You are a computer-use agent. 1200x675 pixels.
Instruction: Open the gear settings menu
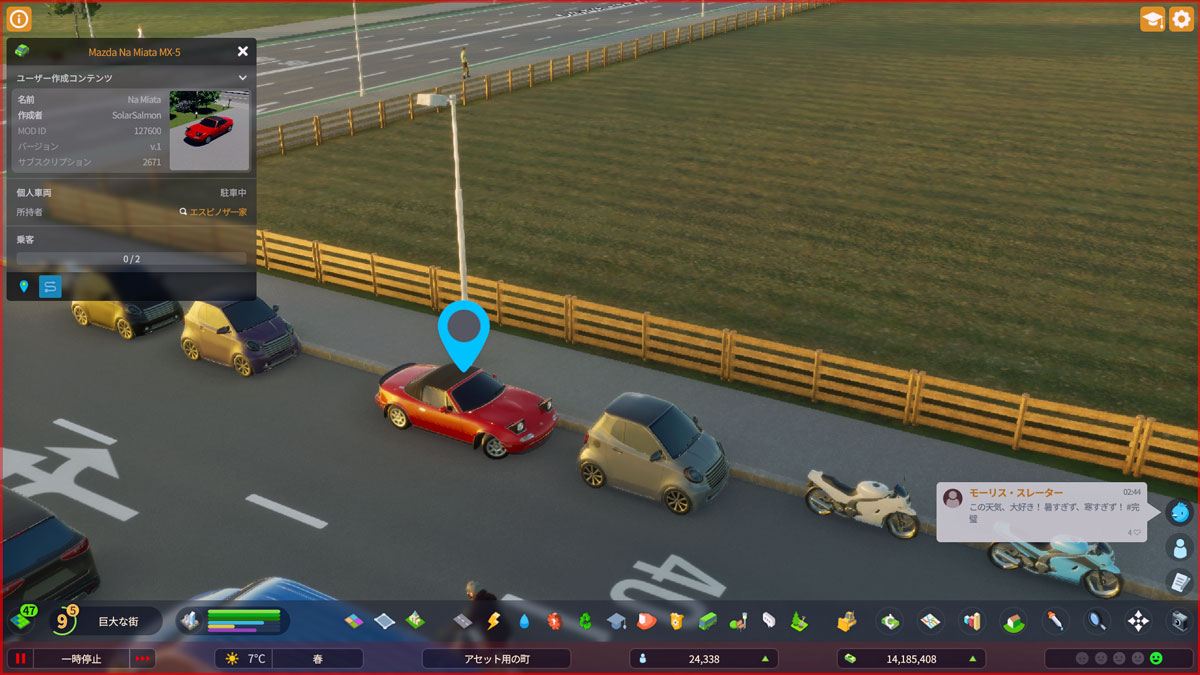click(x=1181, y=19)
